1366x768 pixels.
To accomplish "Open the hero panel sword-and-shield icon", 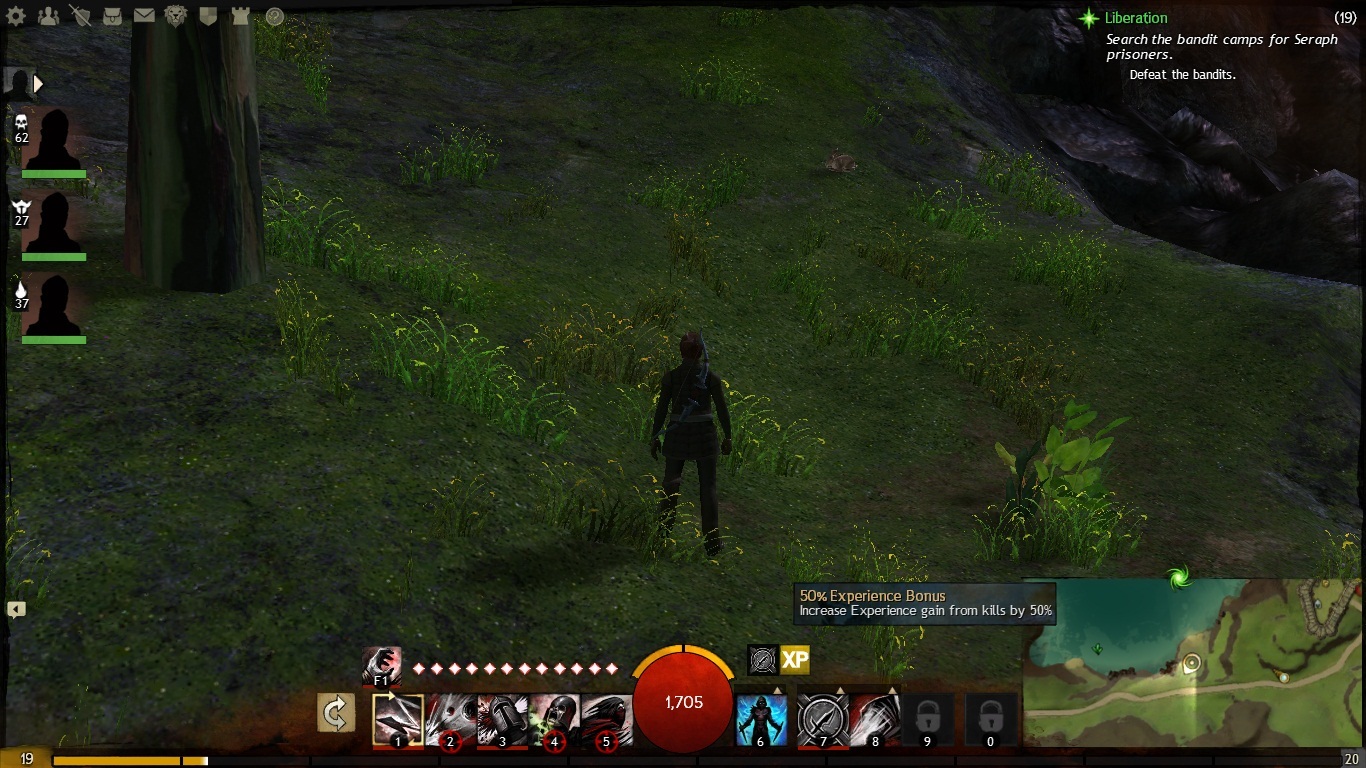I will [80, 16].
